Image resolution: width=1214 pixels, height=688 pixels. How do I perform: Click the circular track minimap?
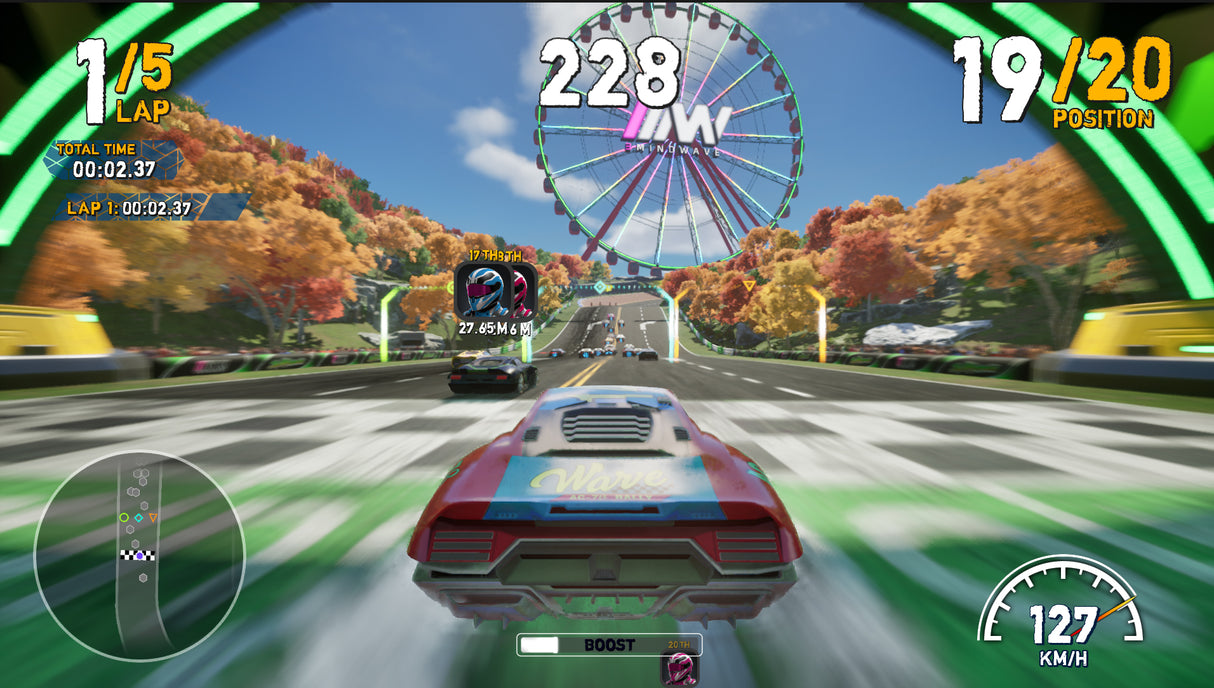139,555
